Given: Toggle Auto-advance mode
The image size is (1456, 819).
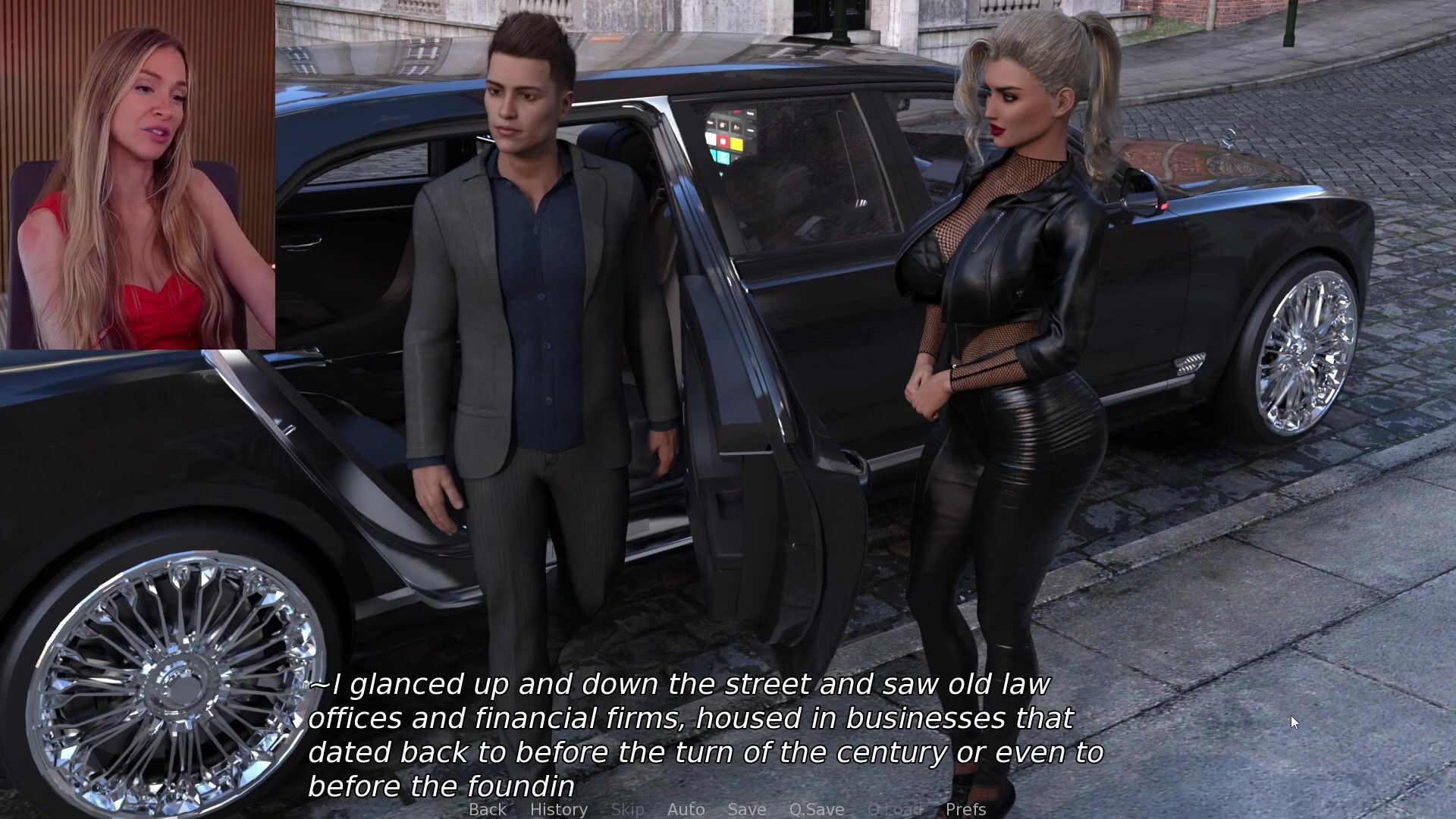Looking at the screenshot, I should tap(686, 809).
